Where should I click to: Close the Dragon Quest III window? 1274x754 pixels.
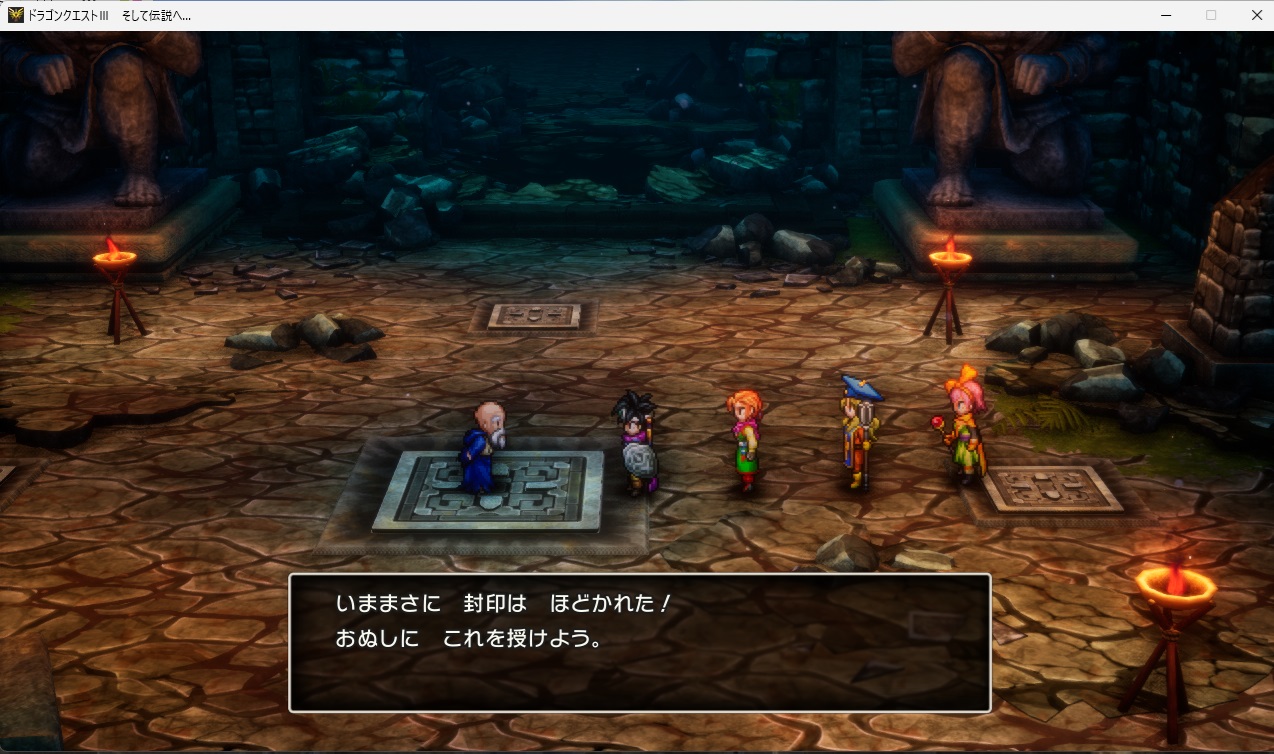point(1256,15)
